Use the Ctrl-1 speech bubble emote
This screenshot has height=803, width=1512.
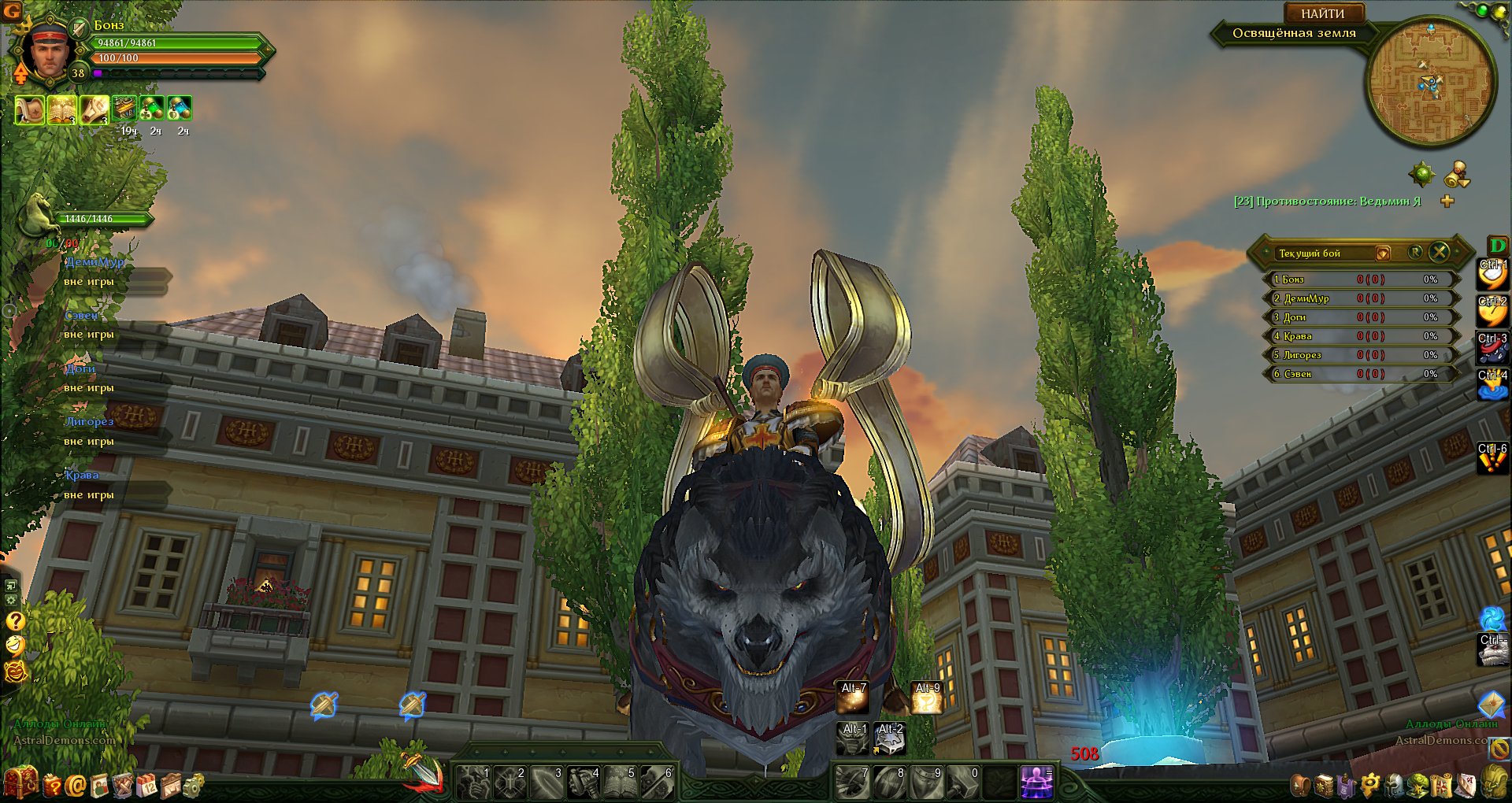(x=1492, y=272)
